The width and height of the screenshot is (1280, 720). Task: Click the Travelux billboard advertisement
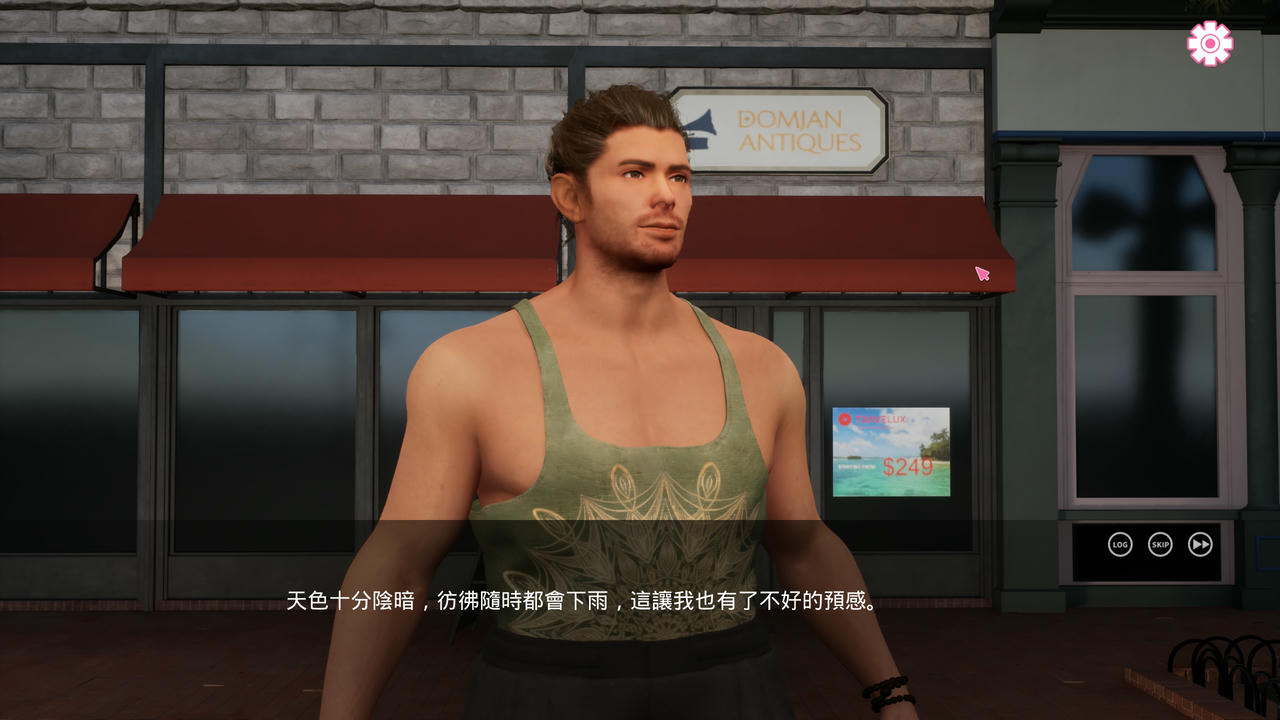click(890, 450)
